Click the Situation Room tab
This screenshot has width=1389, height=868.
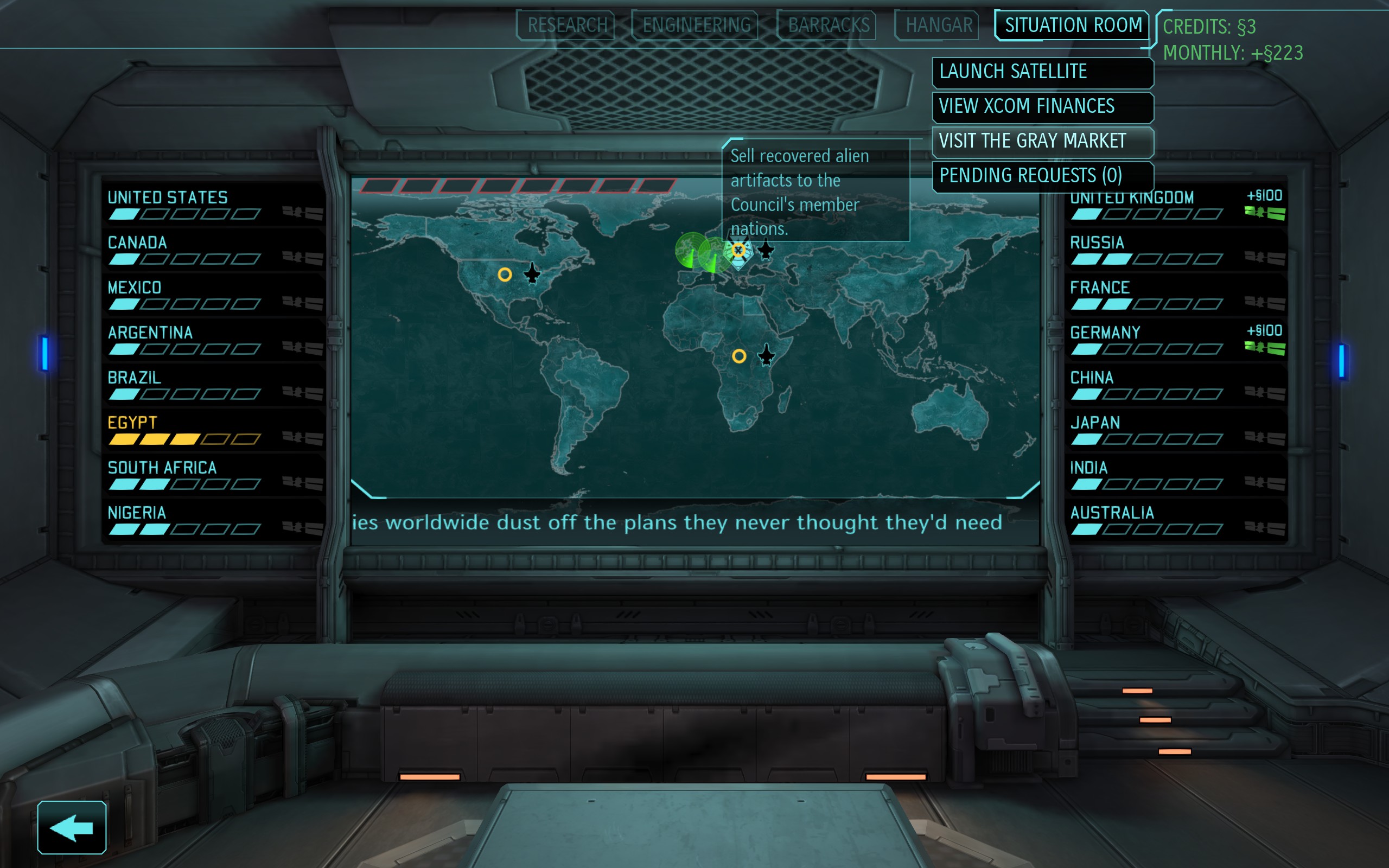[x=1072, y=25]
